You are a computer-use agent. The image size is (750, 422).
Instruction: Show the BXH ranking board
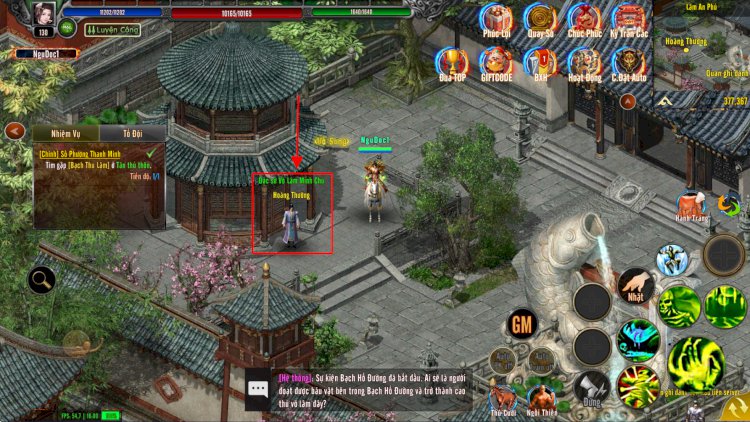[541, 62]
